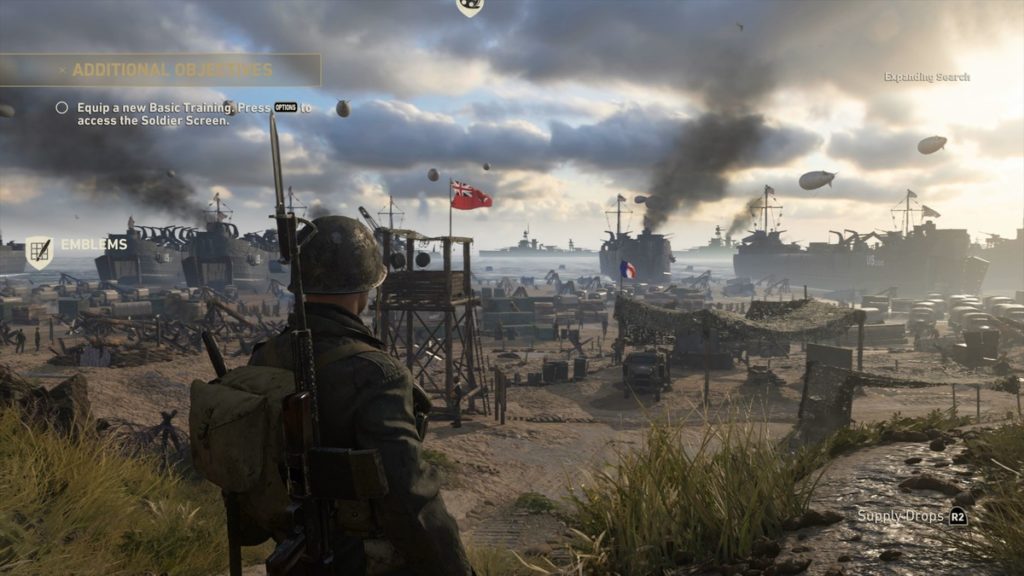This screenshot has height=576, width=1024.
Task: Expand the Additional Objectives header
Action: 171,70
